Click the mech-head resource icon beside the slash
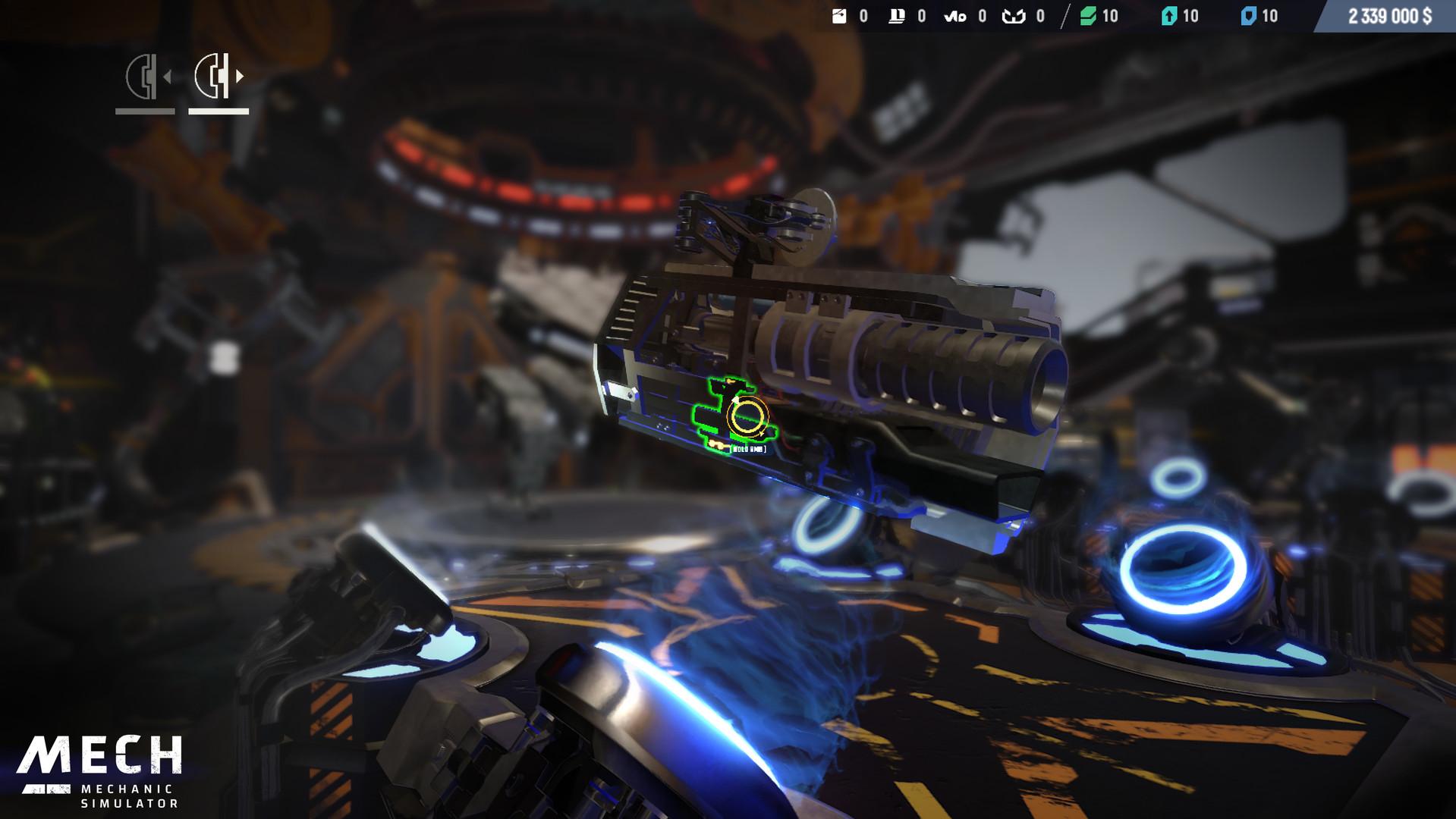The width and height of the screenshot is (1456, 819). (1014, 17)
